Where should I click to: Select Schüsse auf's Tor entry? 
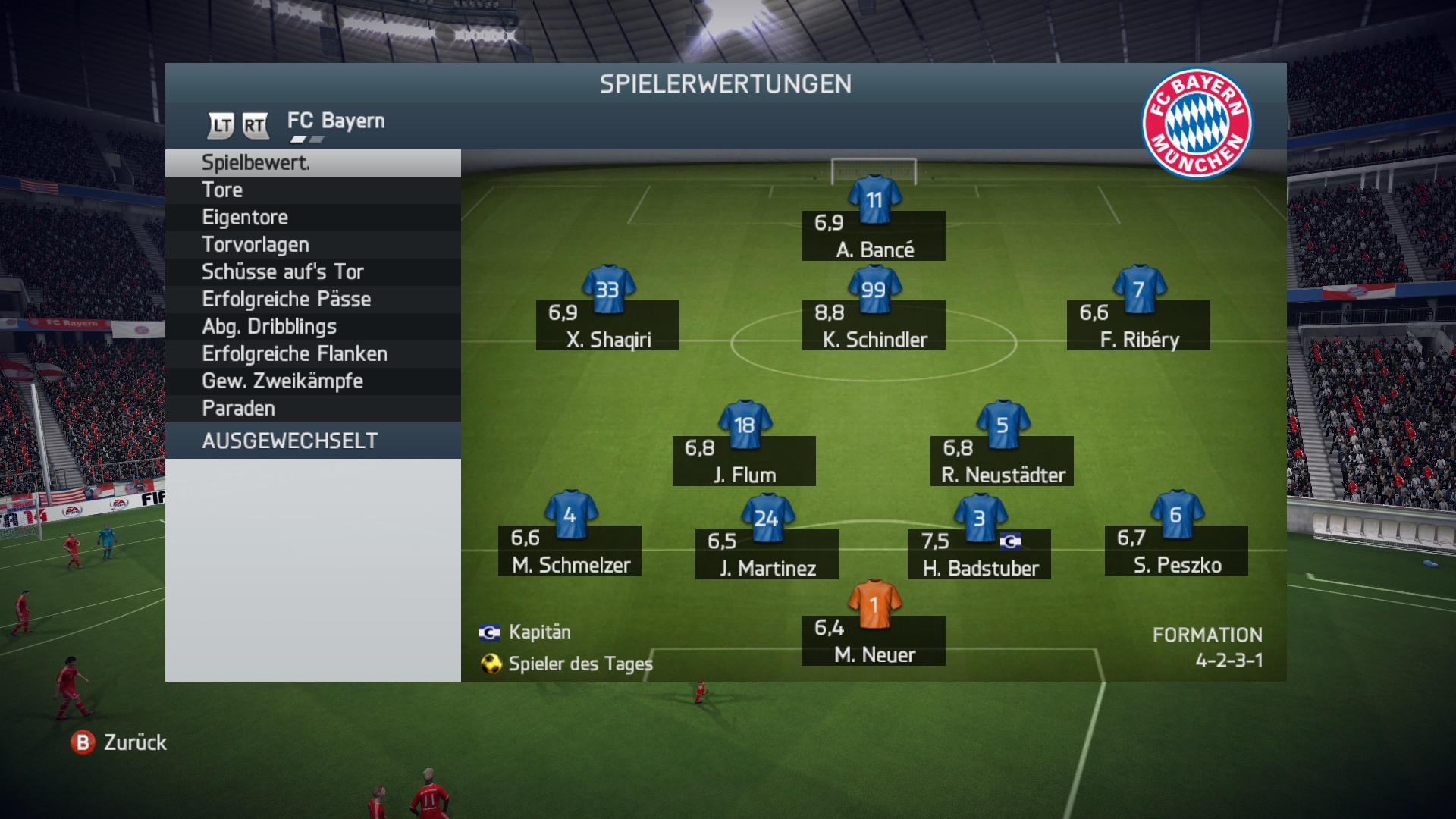coord(312,272)
